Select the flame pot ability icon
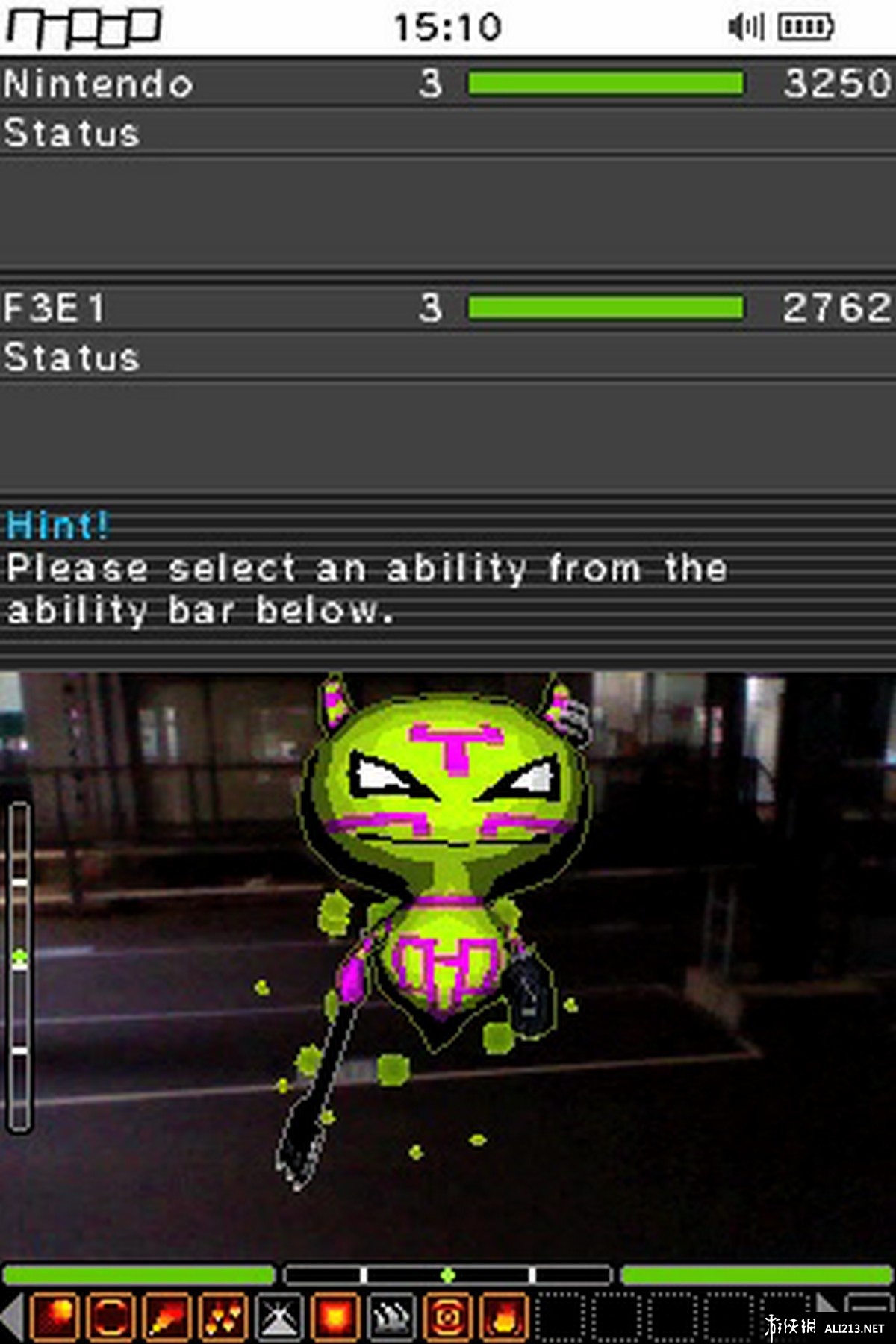Image resolution: width=896 pixels, height=1344 pixels. [504, 1316]
